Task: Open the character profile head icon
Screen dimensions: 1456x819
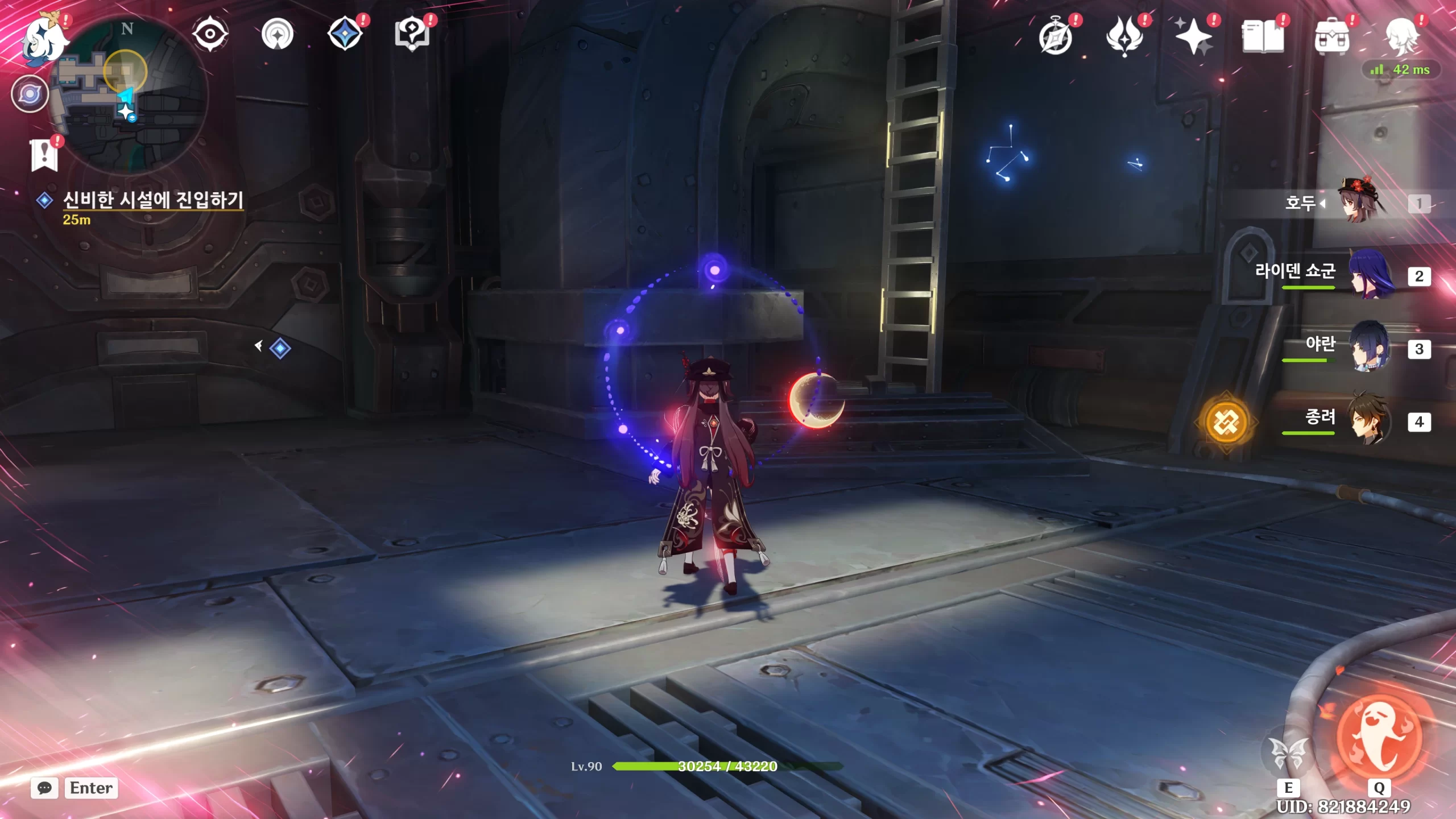Action: click(x=1401, y=38)
